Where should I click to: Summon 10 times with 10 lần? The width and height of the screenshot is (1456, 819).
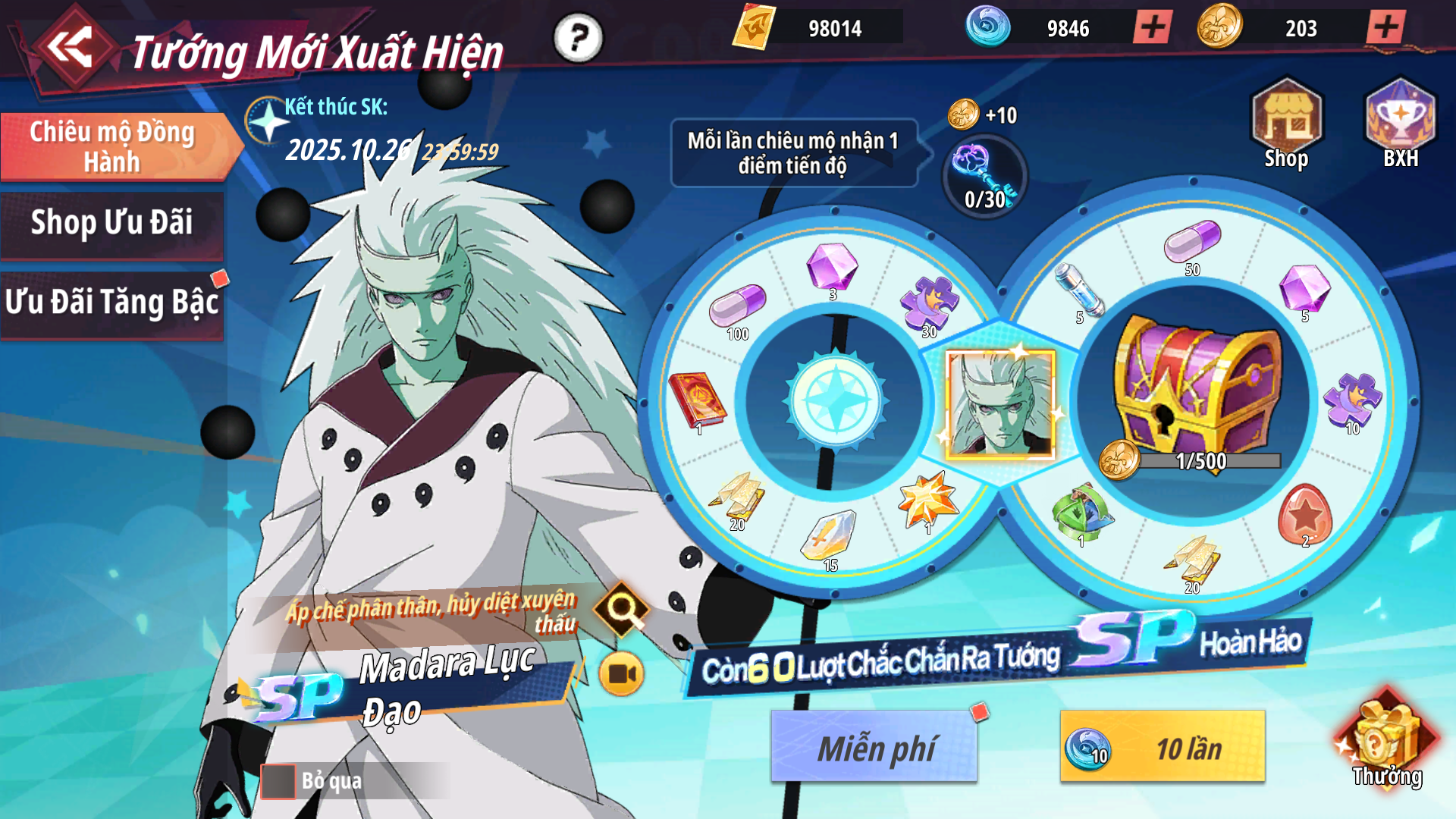point(1163,748)
